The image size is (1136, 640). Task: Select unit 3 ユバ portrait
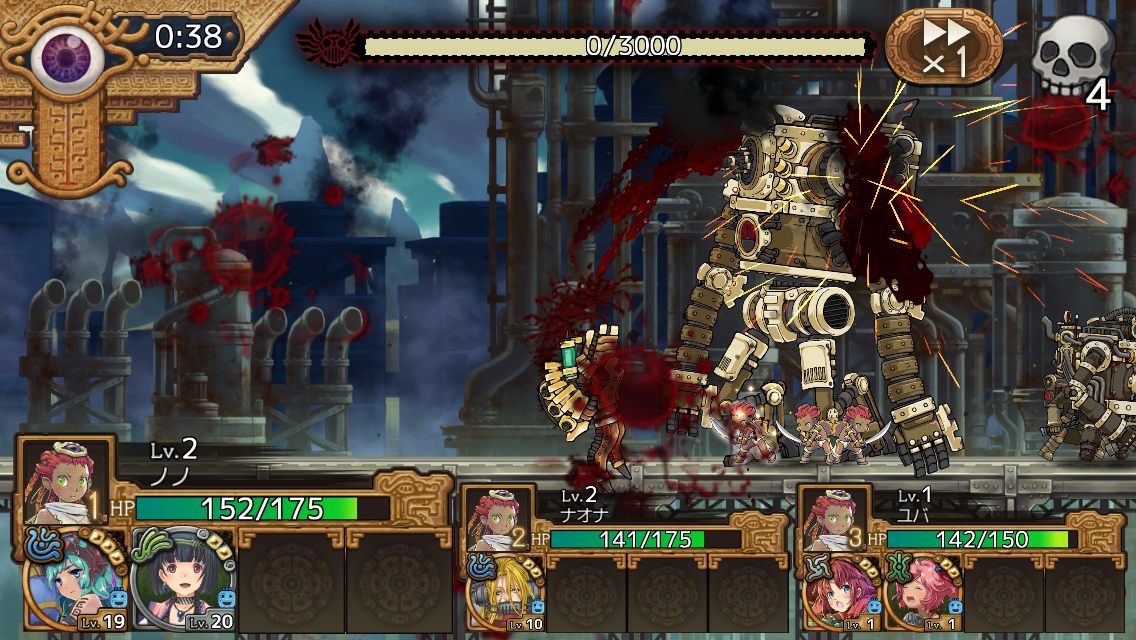(x=832, y=519)
